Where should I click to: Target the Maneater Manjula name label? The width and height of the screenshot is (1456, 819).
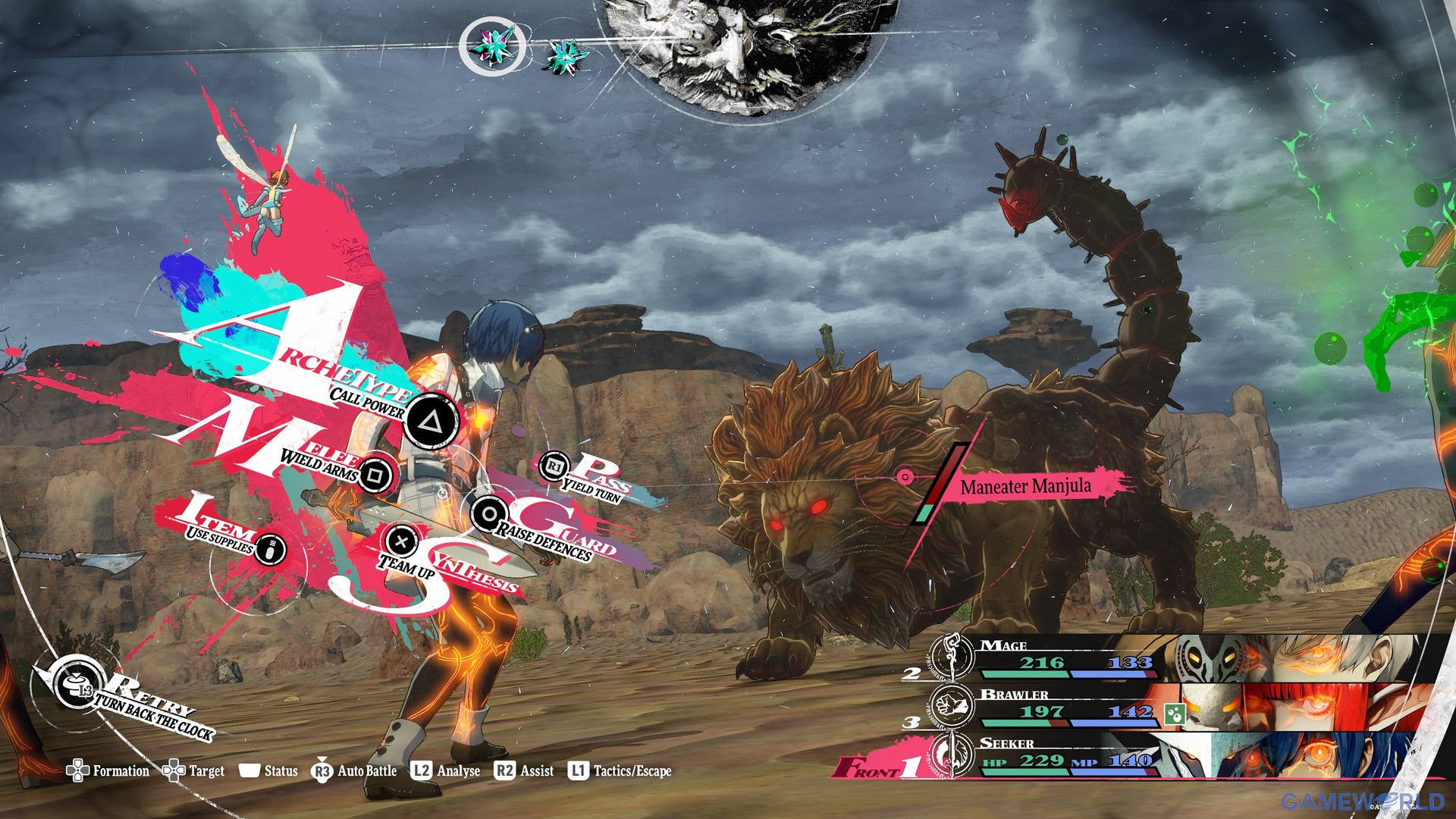click(x=1025, y=486)
